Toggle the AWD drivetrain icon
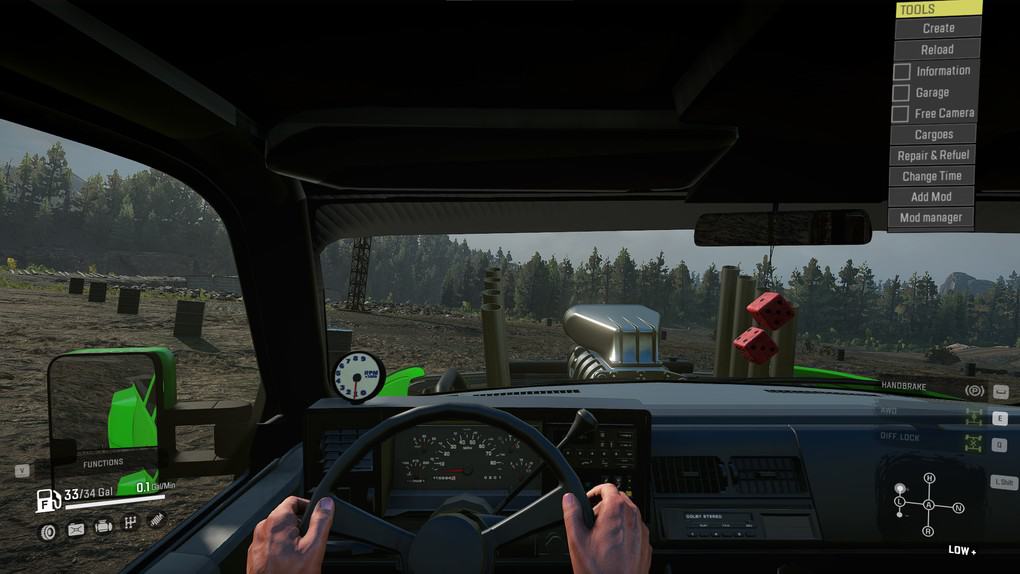The width and height of the screenshot is (1020, 574). click(973, 418)
